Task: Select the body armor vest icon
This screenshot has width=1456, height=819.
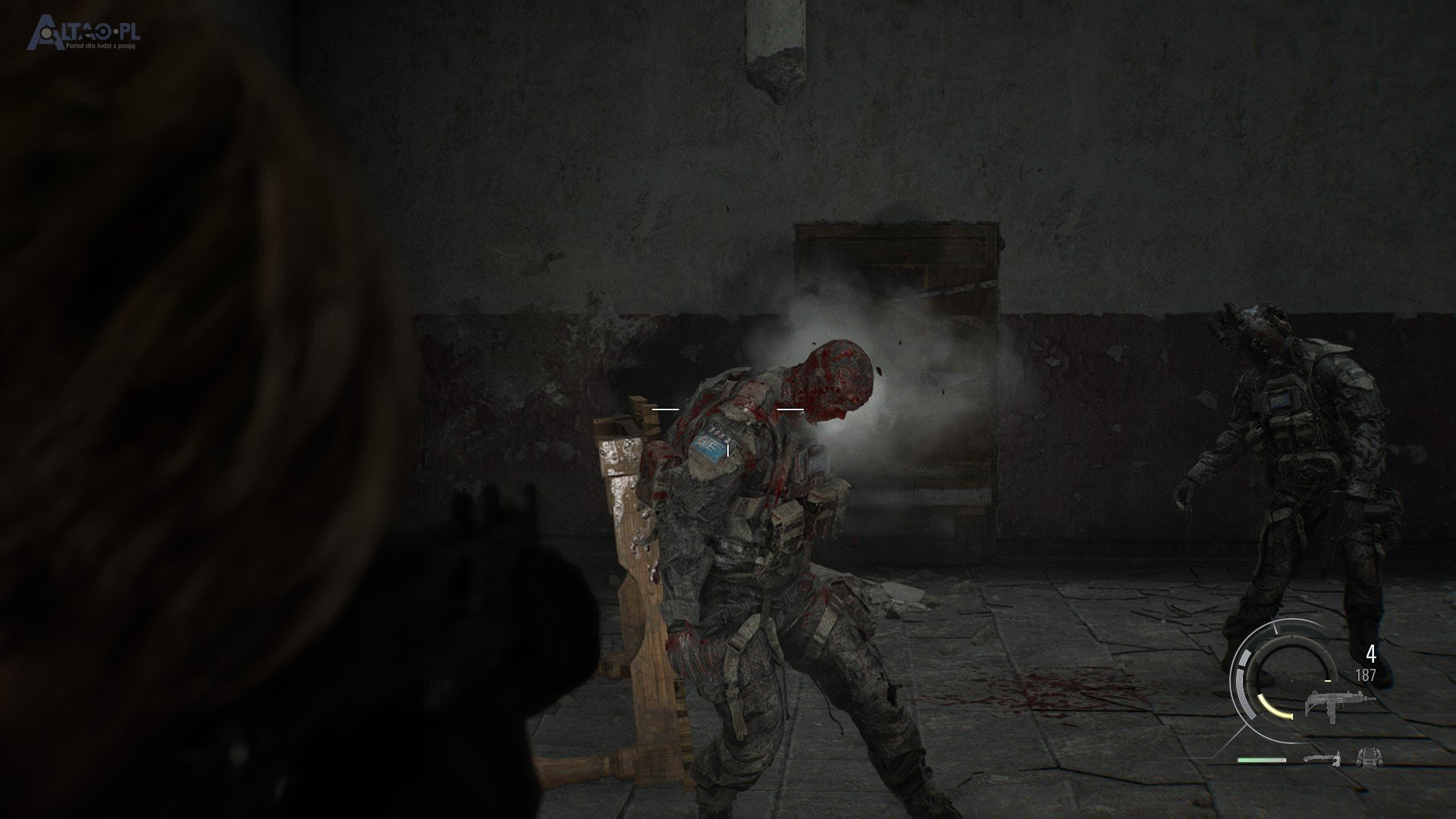Action: coord(1370,757)
